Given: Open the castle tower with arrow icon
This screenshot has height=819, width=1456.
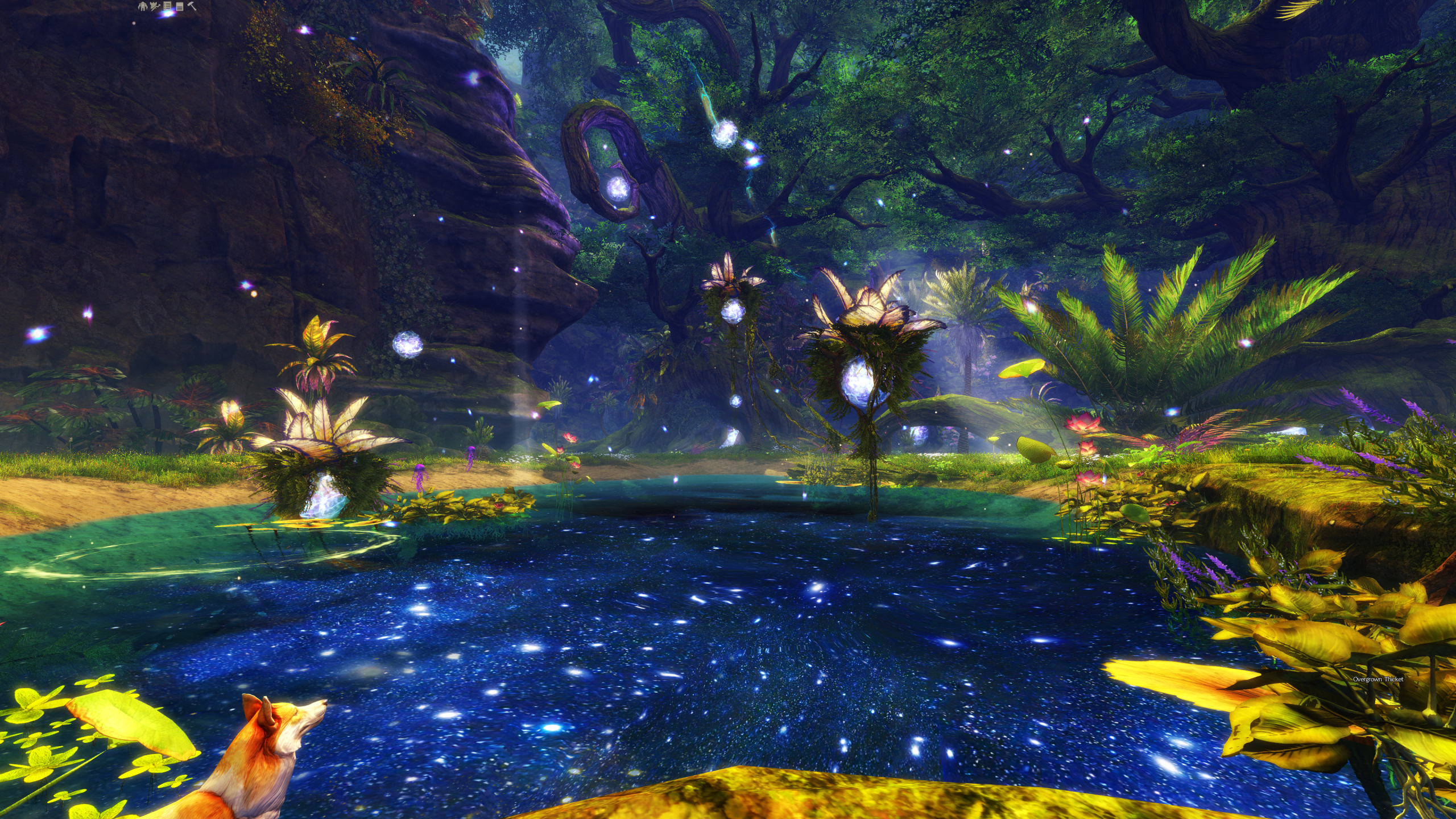Looking at the screenshot, I should [x=155, y=6].
